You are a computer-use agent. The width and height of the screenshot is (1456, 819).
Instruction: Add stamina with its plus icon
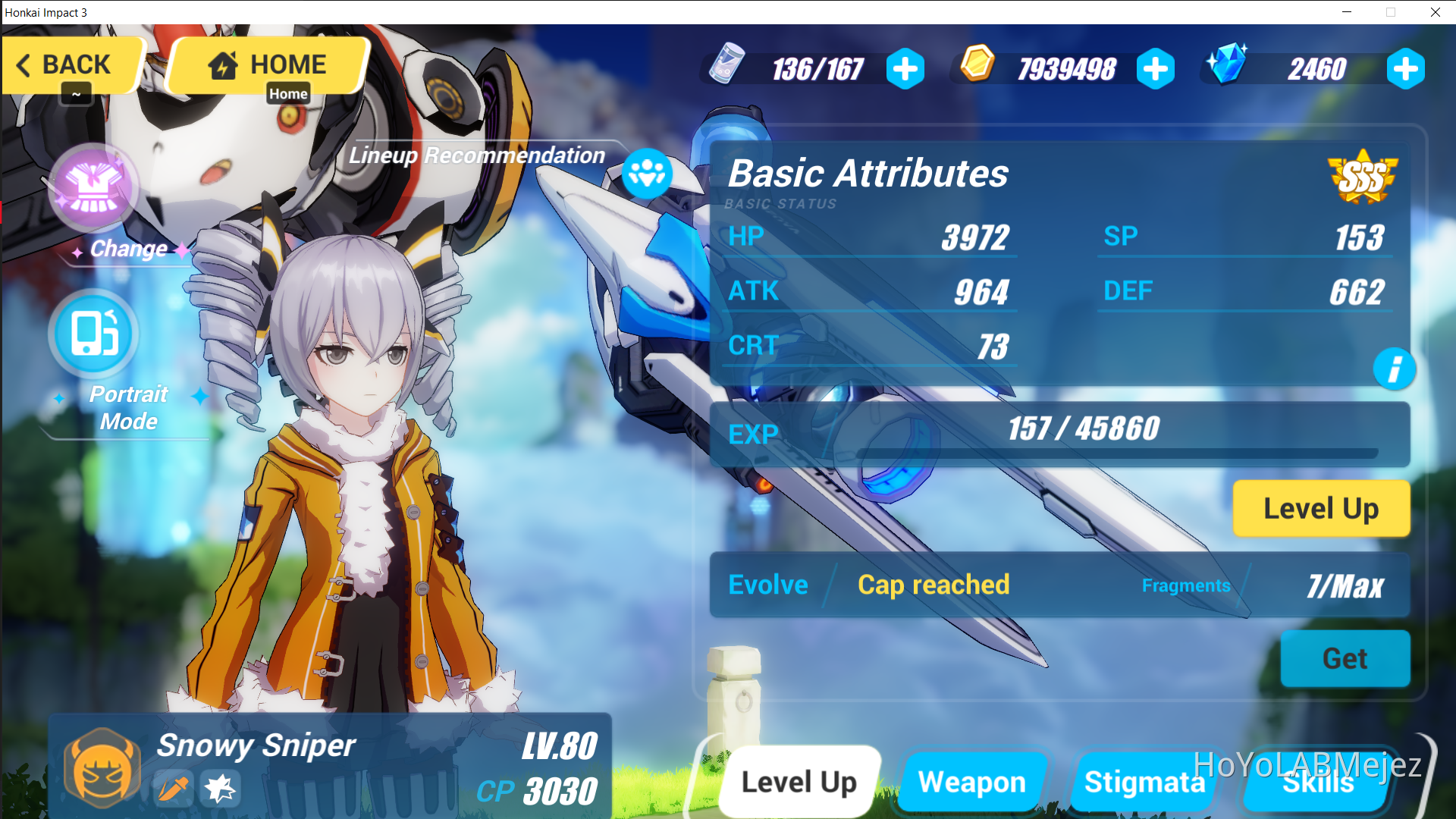click(x=905, y=68)
